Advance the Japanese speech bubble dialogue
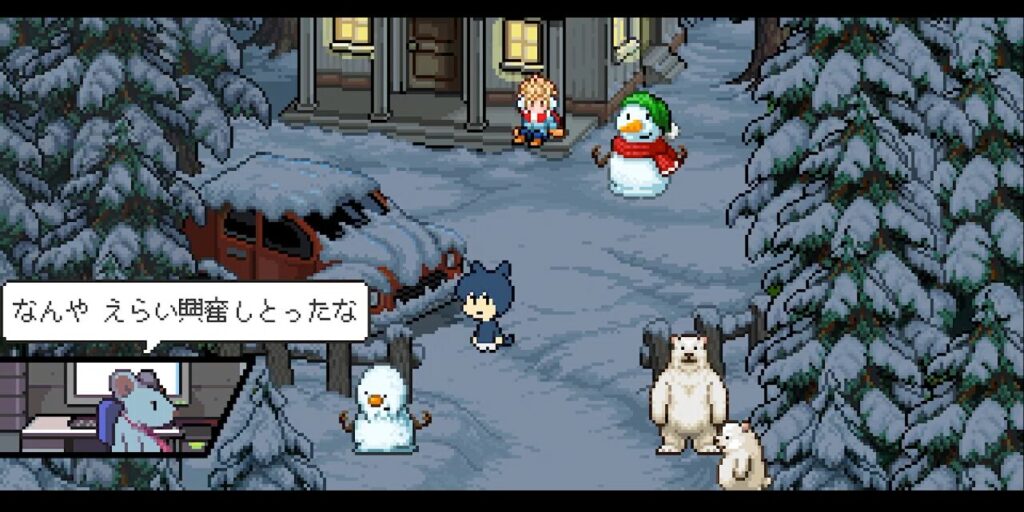Screen dimensions: 1024x512 pos(185,311)
